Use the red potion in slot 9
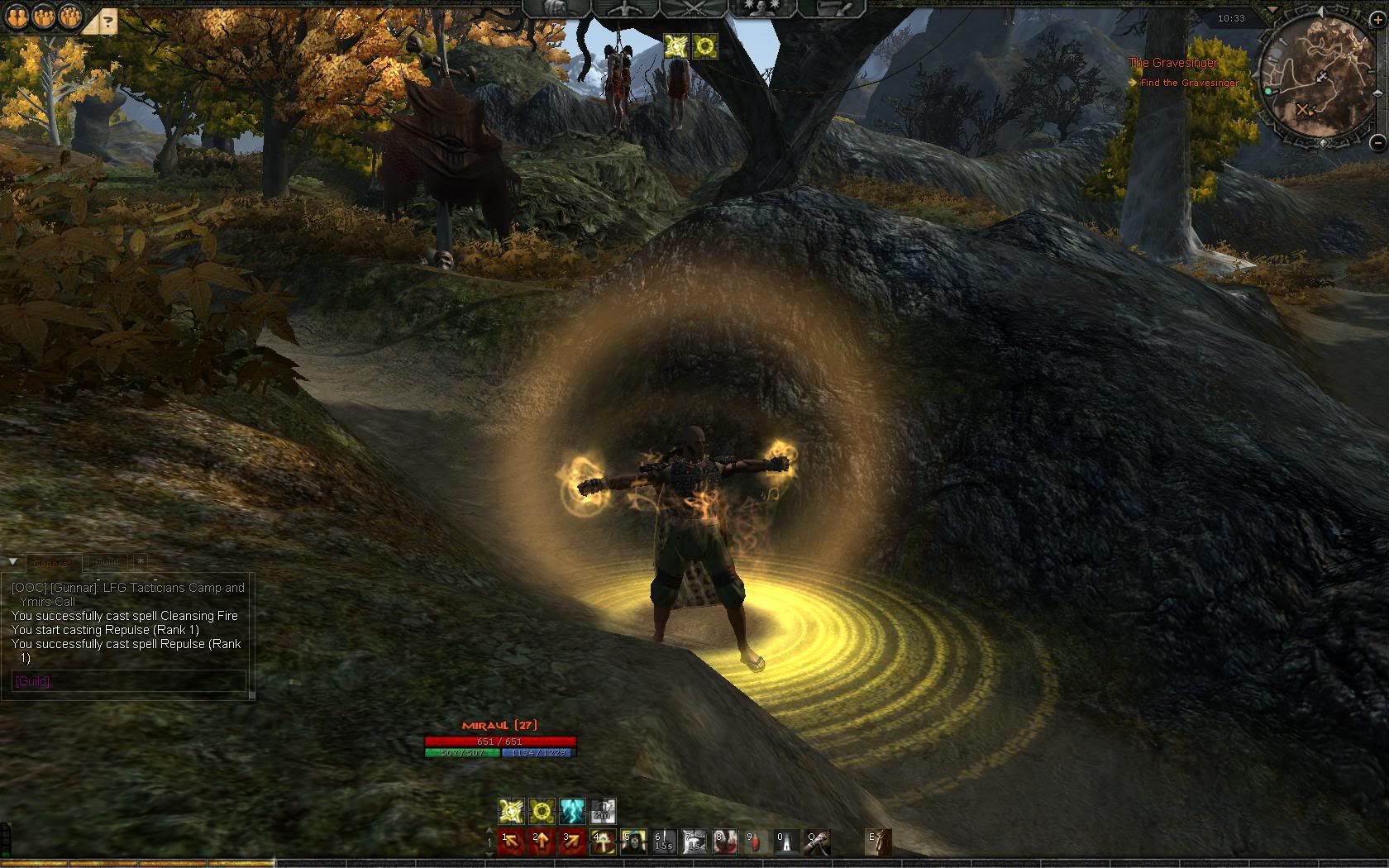The width and height of the screenshot is (1389, 868). pyautogui.click(x=756, y=842)
